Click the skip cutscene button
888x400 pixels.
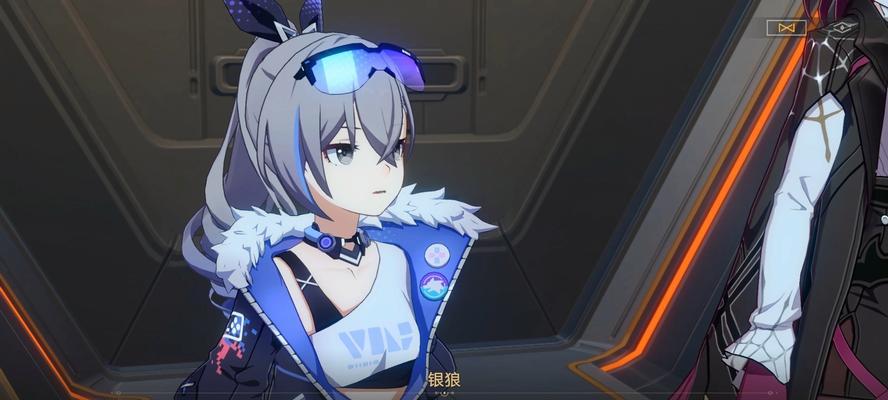coord(786,28)
